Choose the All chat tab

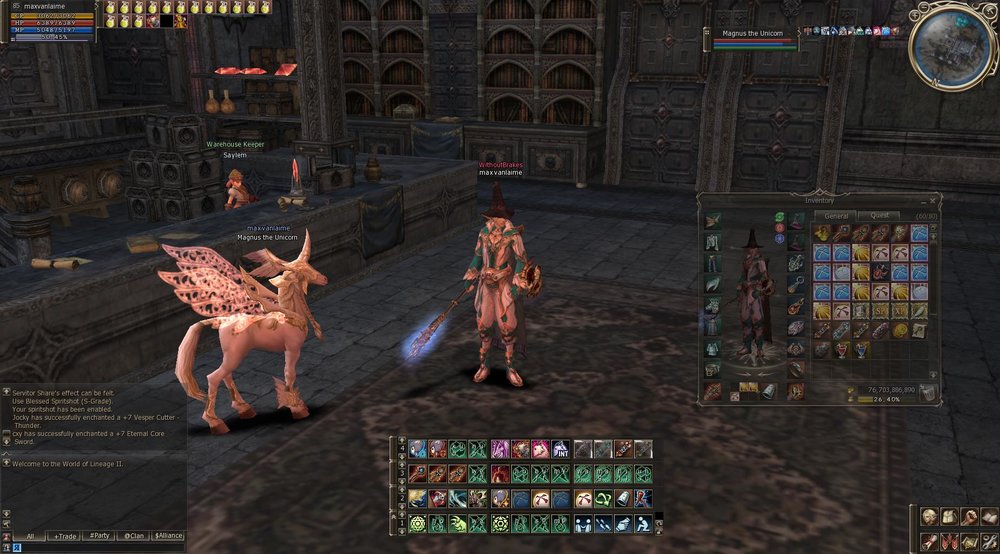tap(31, 536)
